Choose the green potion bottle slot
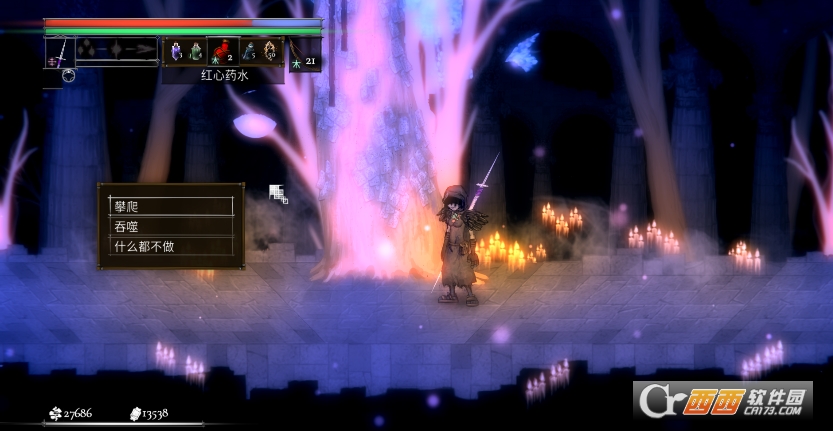 tap(197, 51)
